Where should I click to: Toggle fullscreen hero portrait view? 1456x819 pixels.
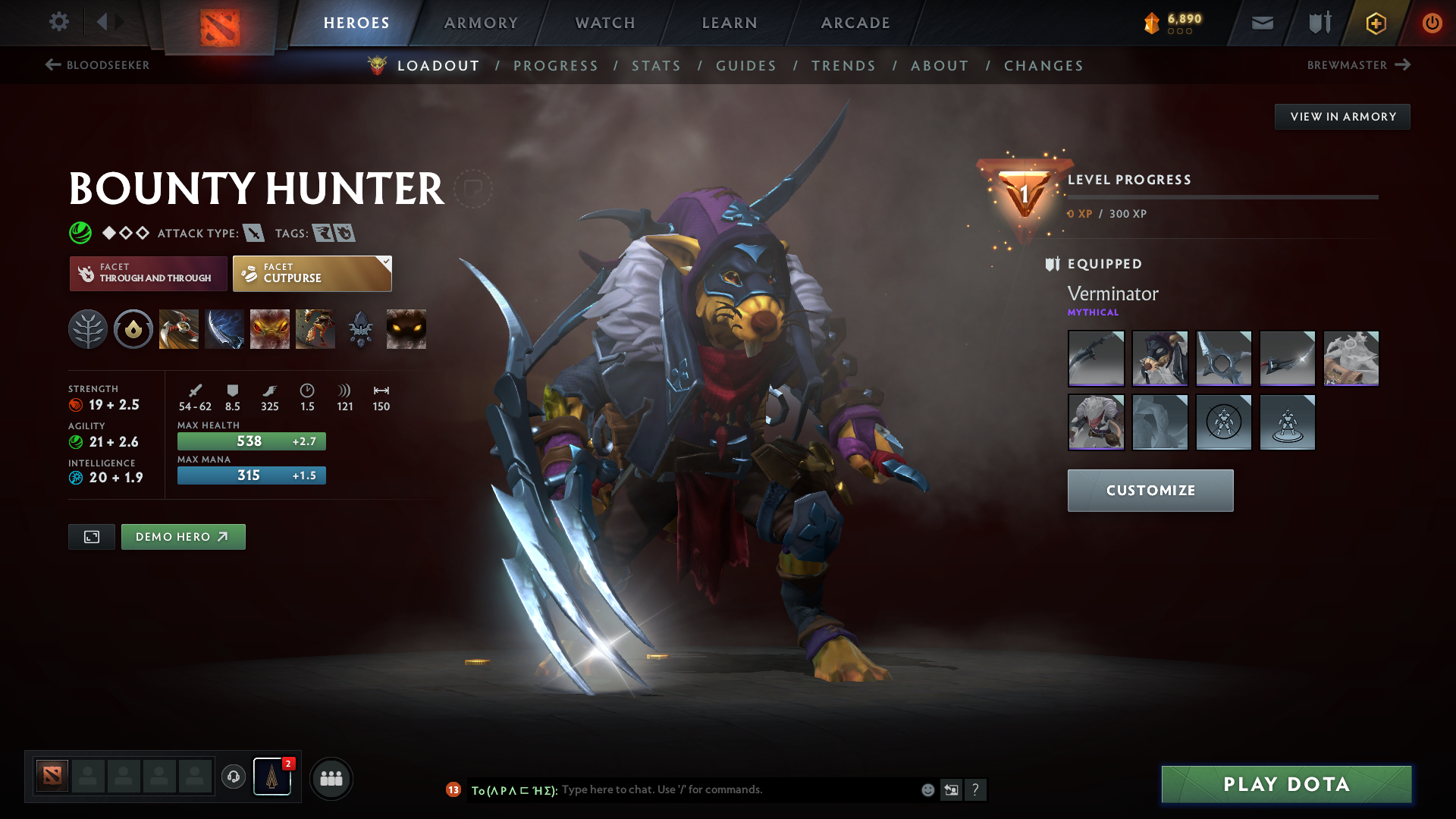pos(91,536)
